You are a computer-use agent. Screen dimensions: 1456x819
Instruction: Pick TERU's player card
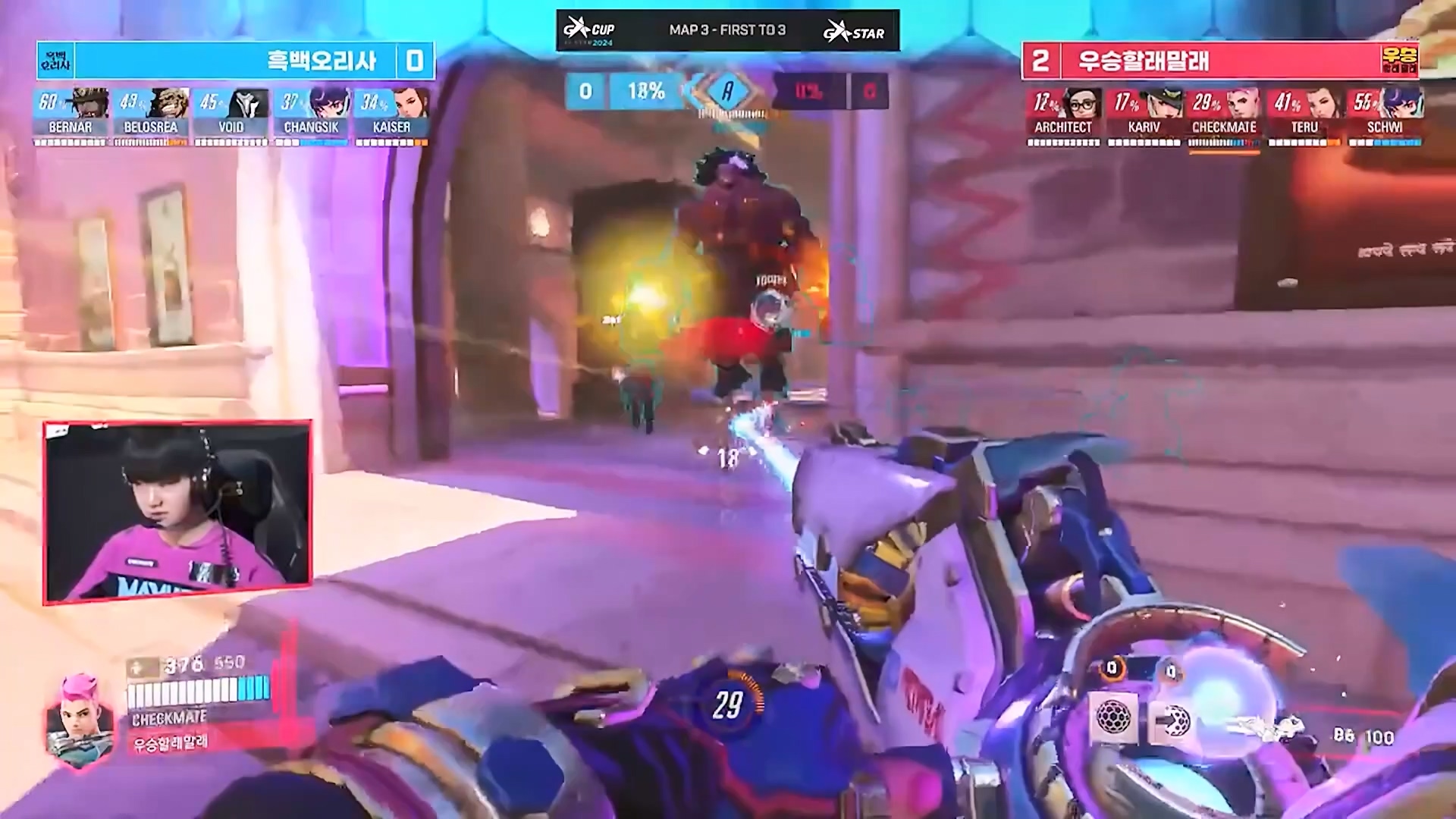(x=1304, y=115)
